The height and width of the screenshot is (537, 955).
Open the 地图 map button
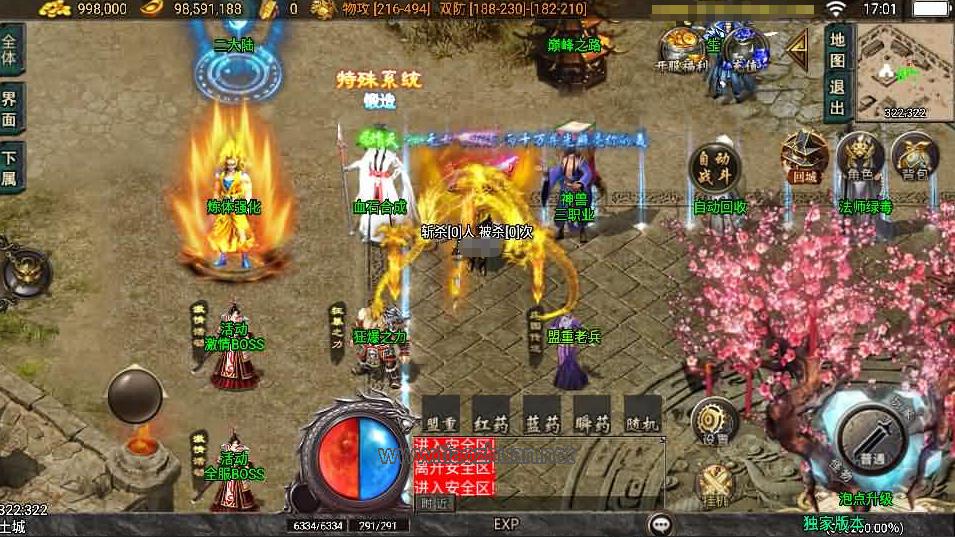838,49
